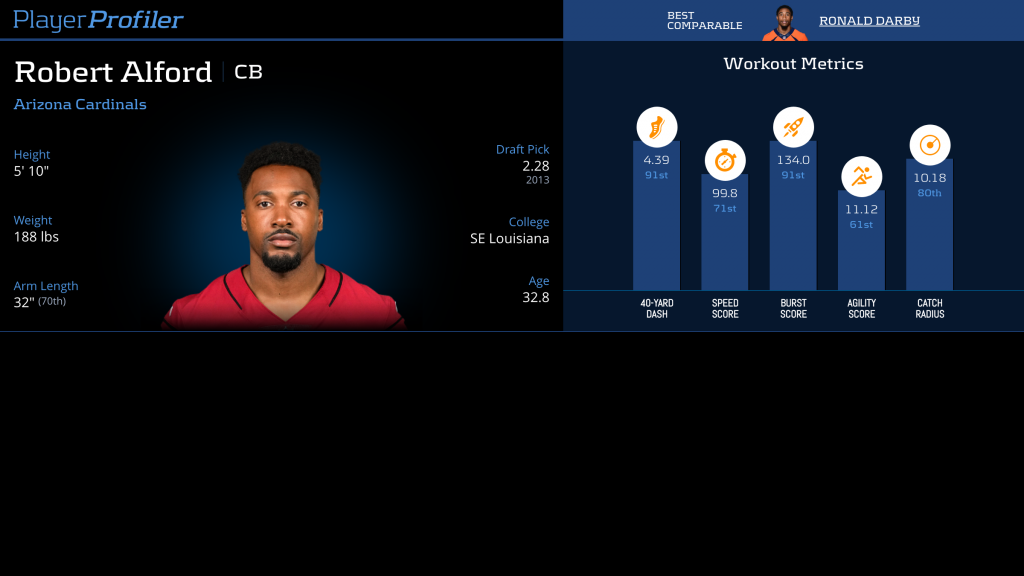The width and height of the screenshot is (1024, 576).
Task: Open Ronald Darby's comparable player link
Action: (x=868, y=21)
